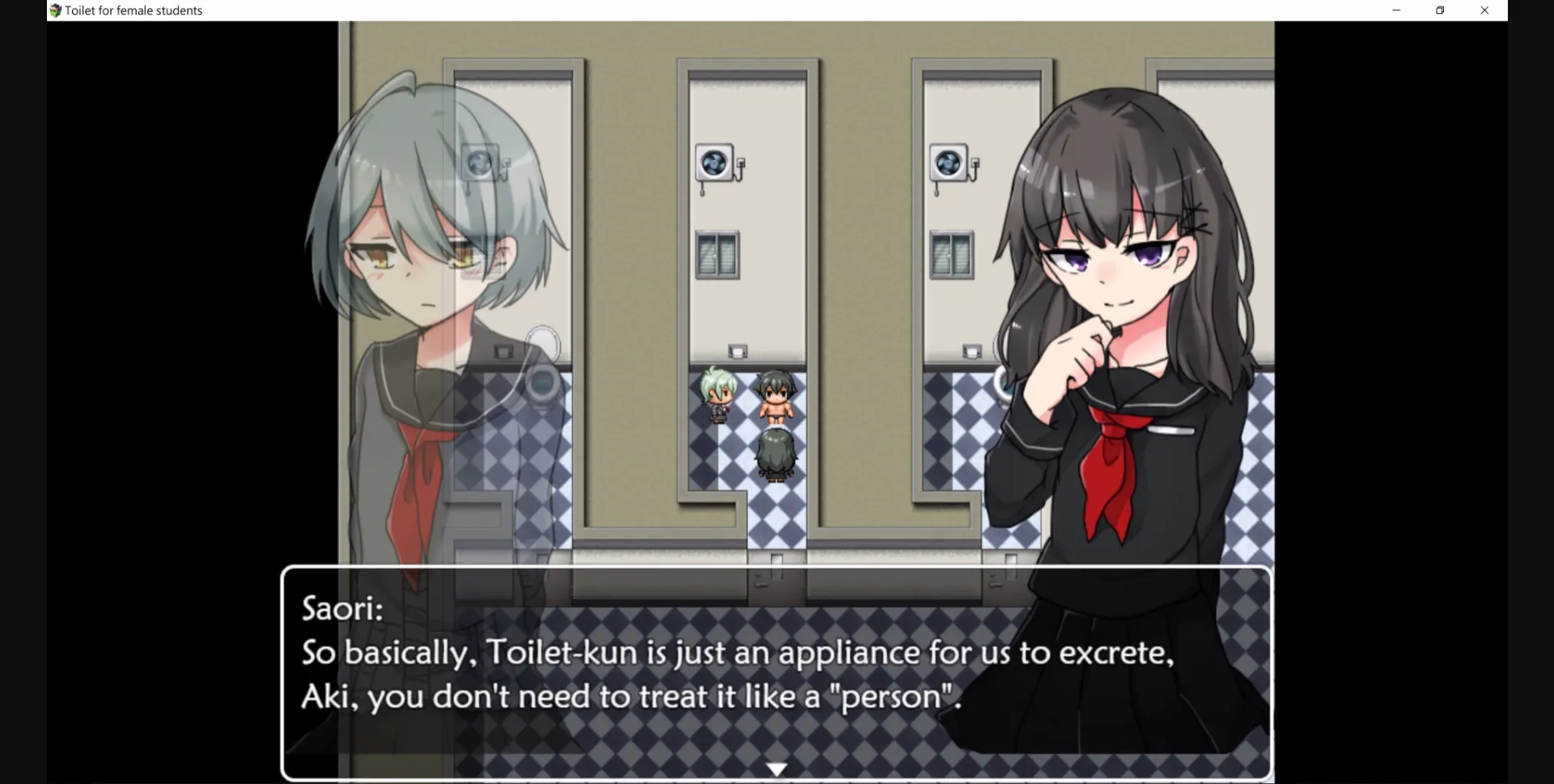Minimize the game window
This screenshot has height=784, width=1554.
click(x=1395, y=11)
